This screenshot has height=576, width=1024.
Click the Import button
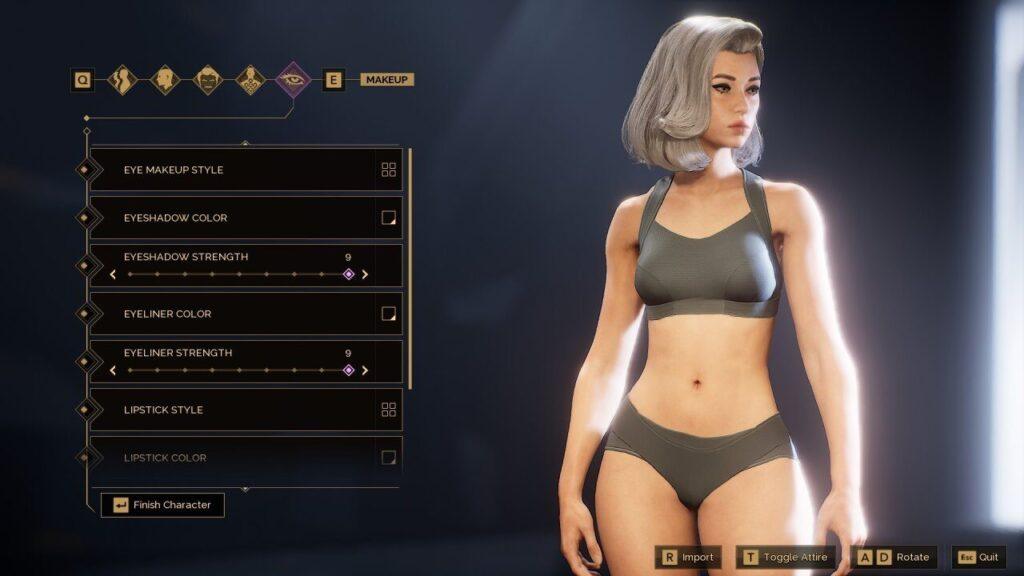pyautogui.click(x=688, y=557)
